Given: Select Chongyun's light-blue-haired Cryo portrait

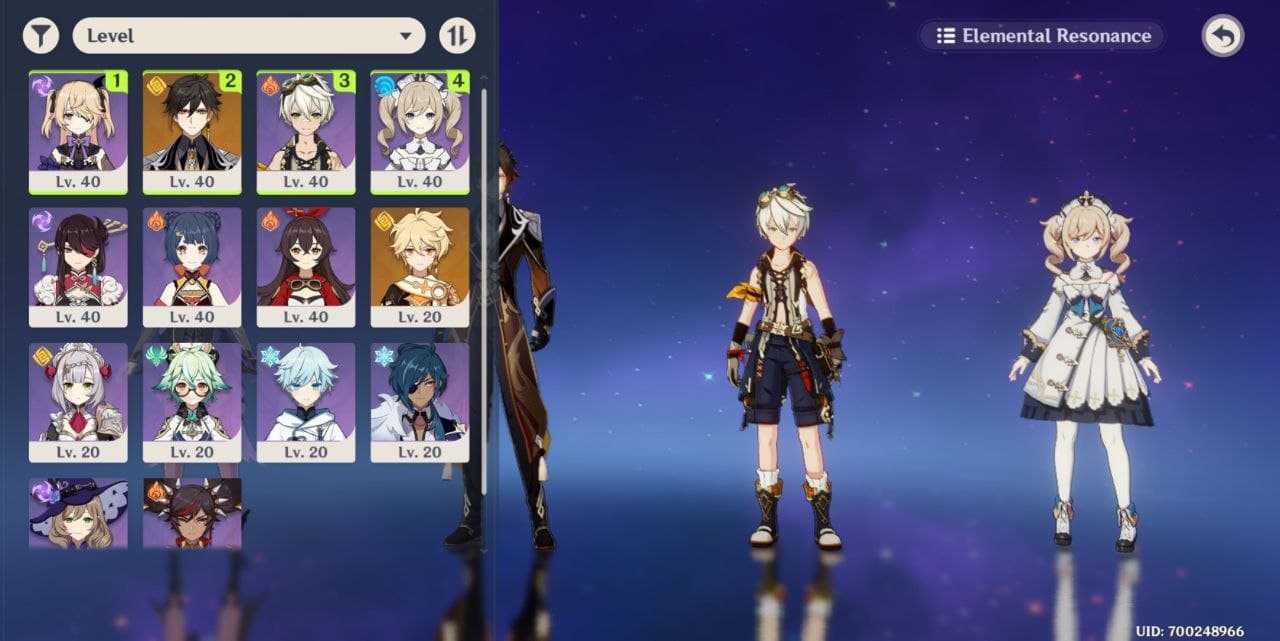Looking at the screenshot, I should click(x=306, y=402).
